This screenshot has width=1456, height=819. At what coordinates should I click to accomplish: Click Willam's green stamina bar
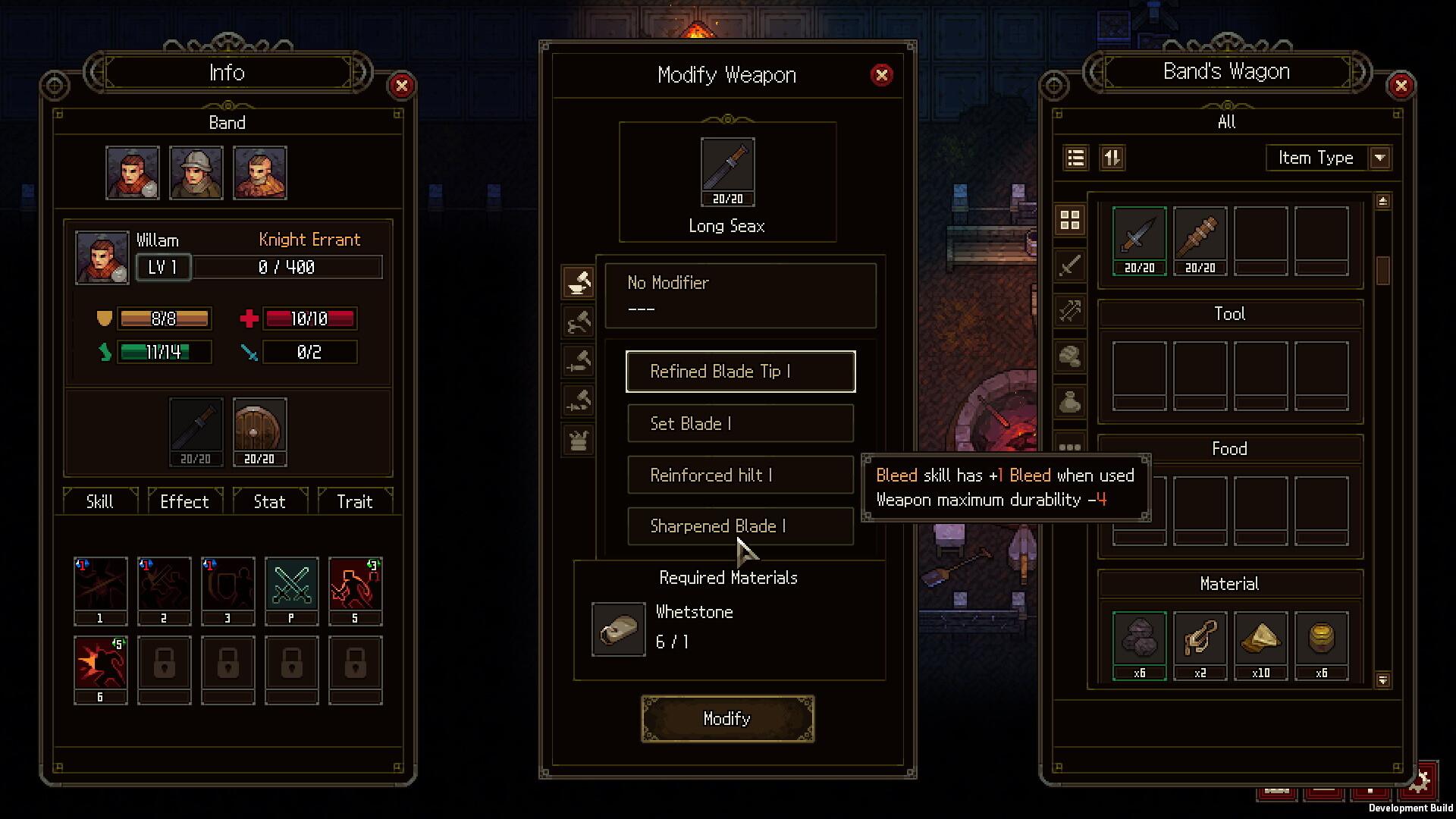(x=164, y=352)
